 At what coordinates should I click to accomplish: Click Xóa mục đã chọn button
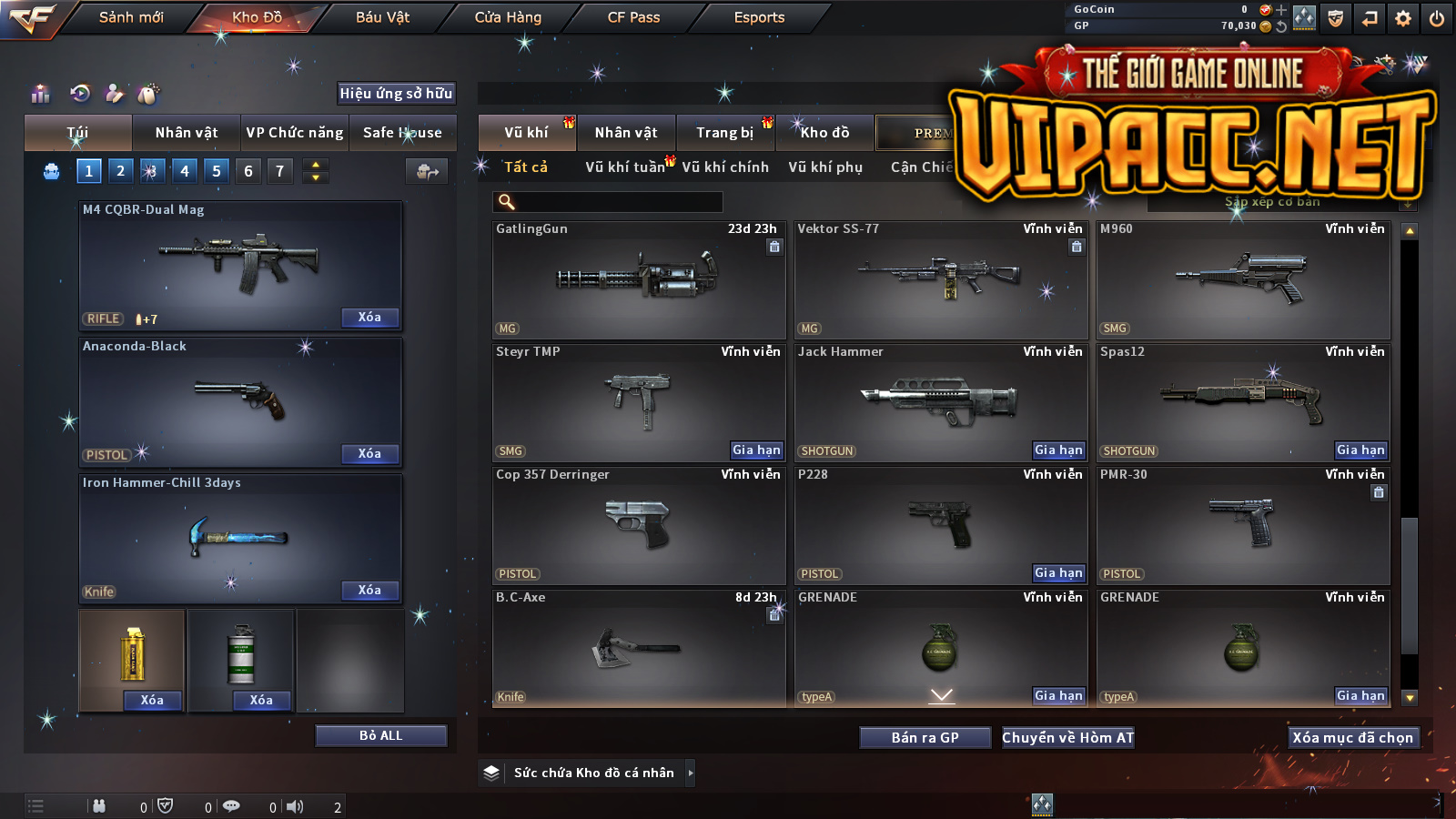pos(1352,738)
